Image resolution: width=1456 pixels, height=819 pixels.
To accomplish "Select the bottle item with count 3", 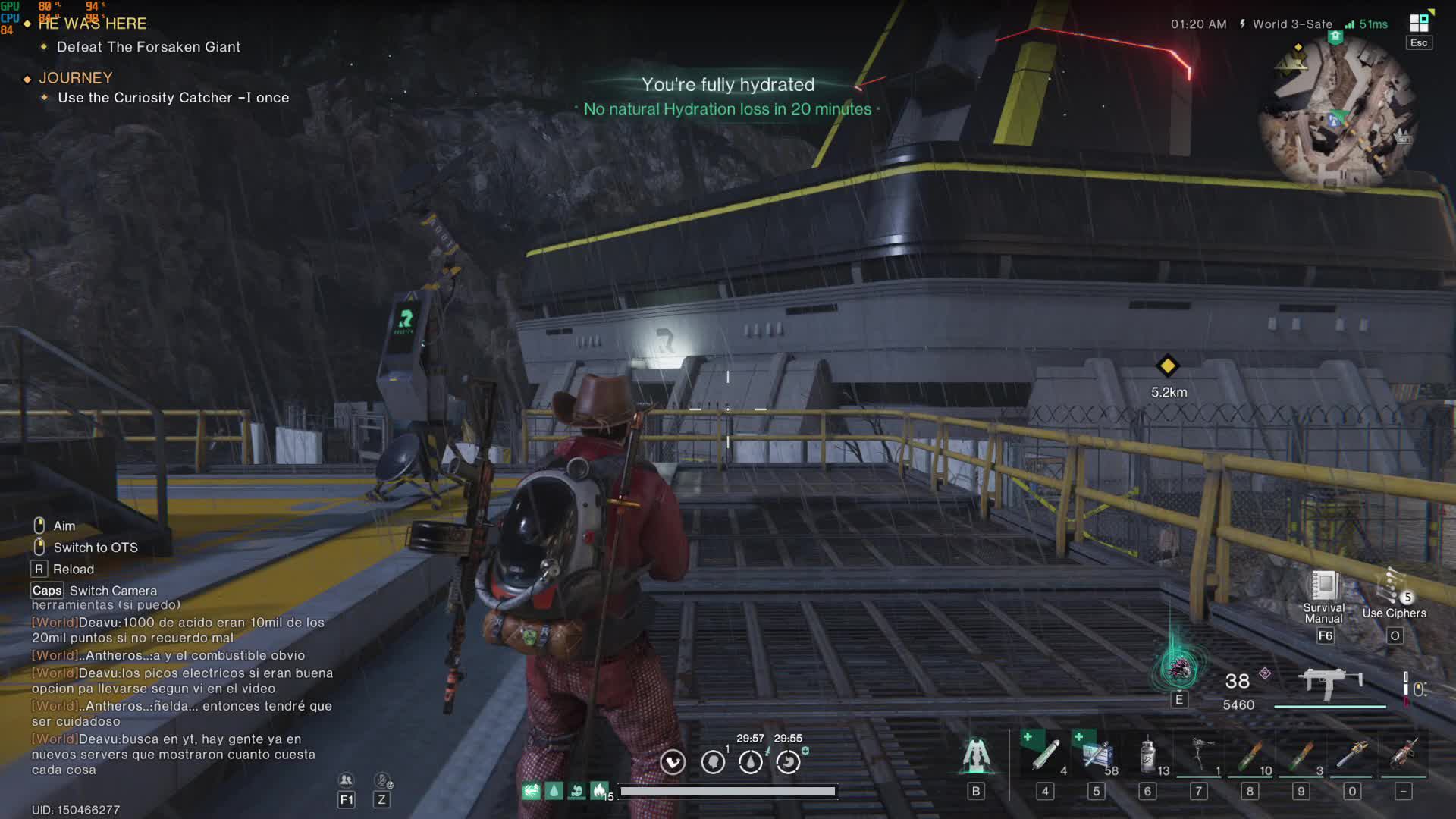I will coord(1301,755).
